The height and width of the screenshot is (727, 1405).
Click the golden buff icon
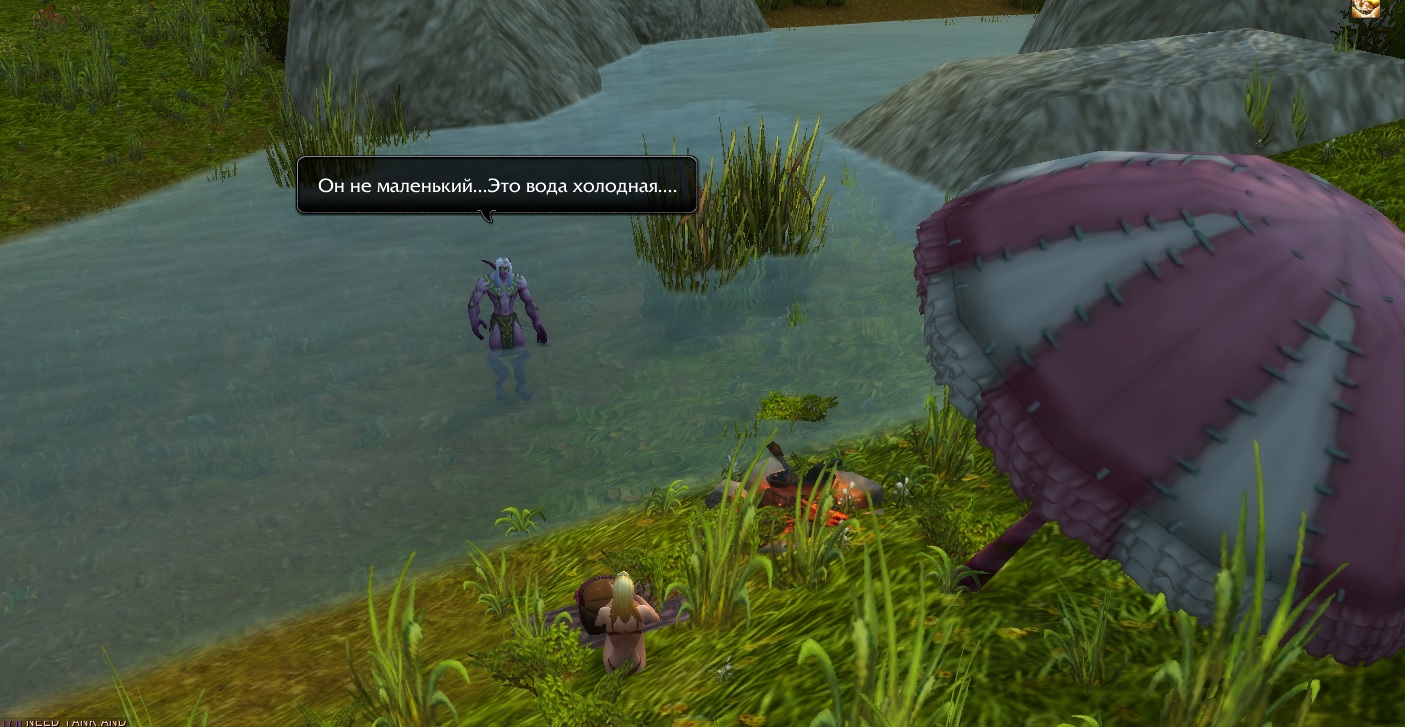(x=1365, y=9)
